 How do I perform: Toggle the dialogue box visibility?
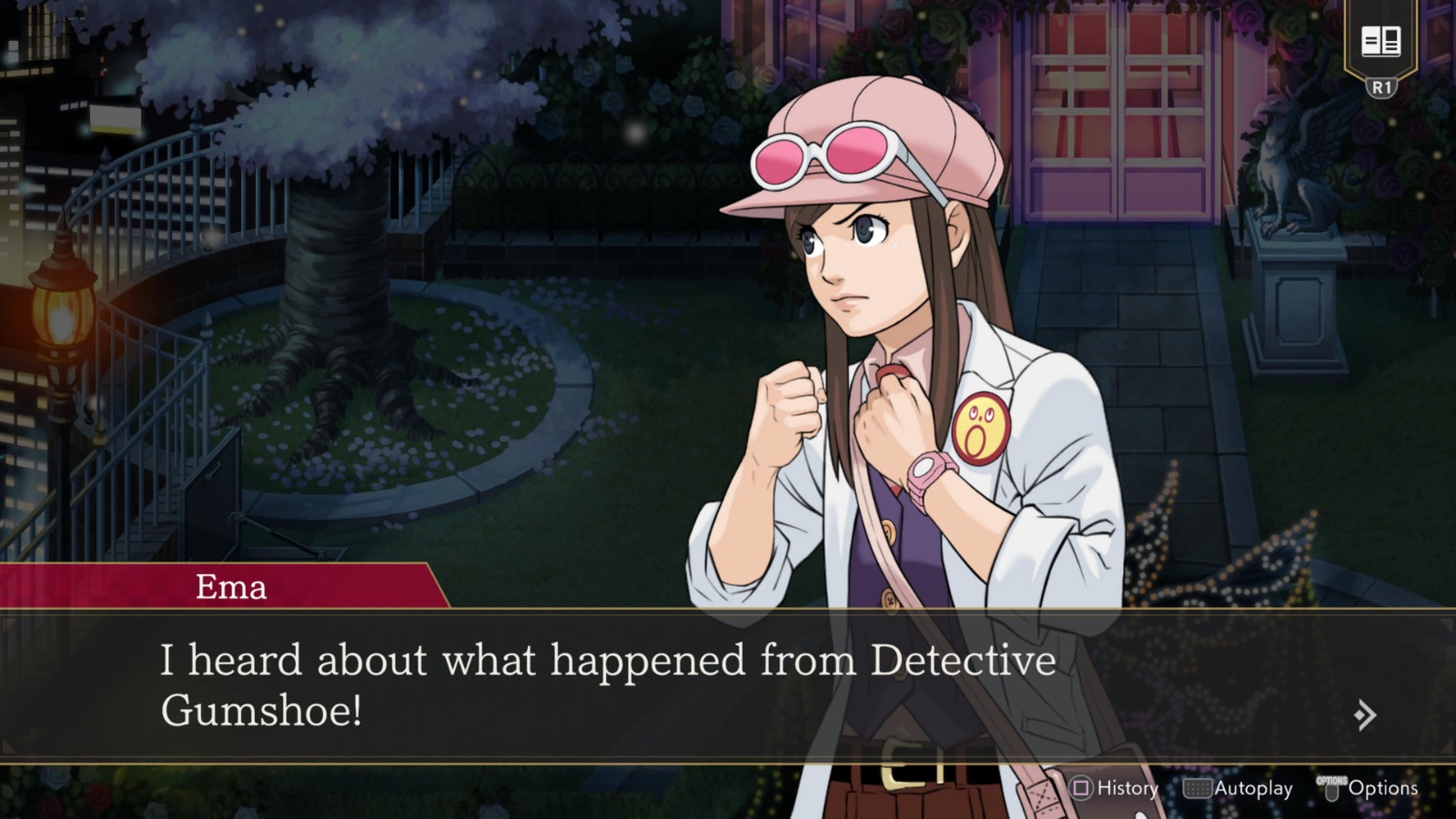coord(637,682)
